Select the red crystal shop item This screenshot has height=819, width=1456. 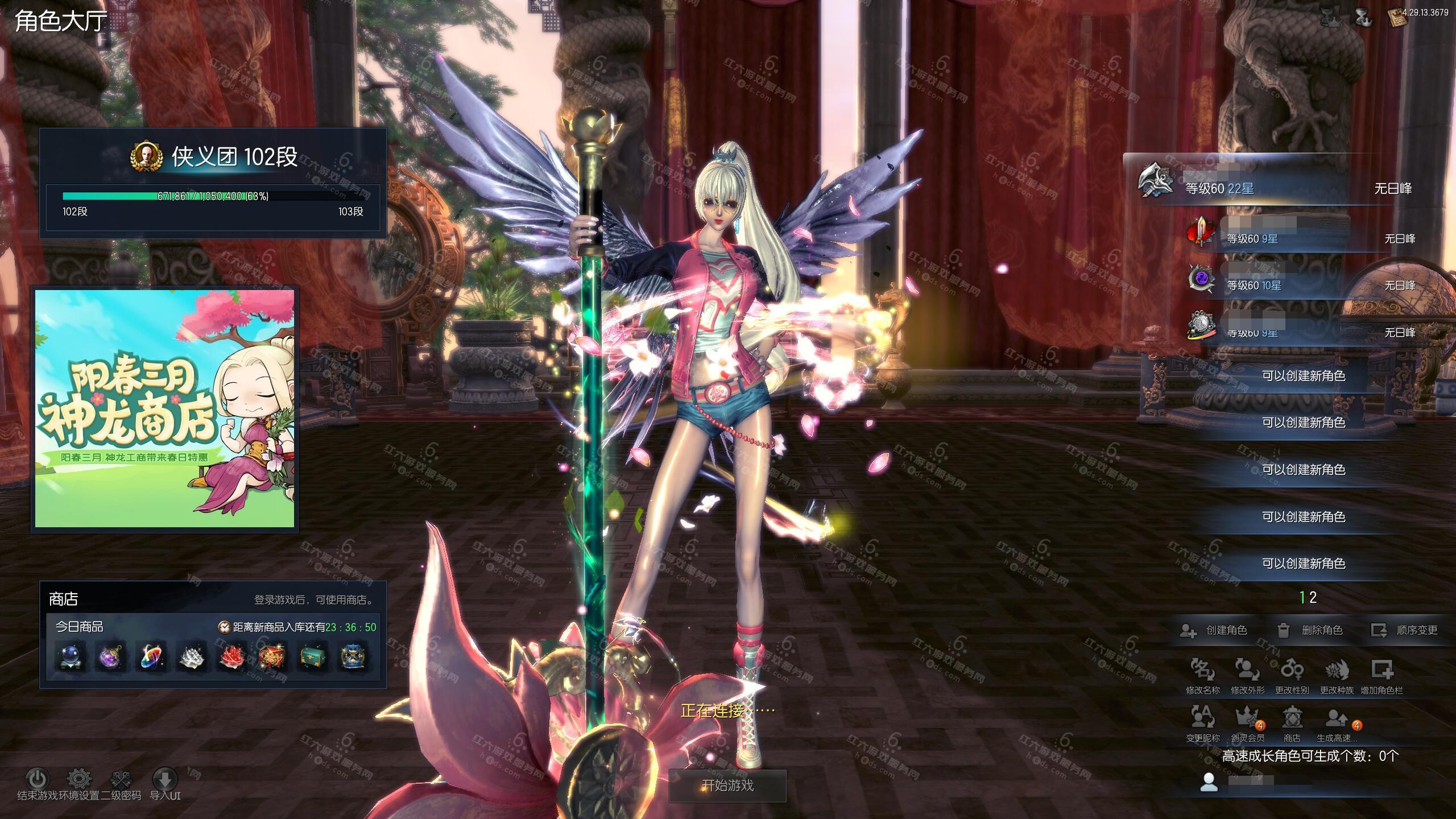[x=232, y=657]
